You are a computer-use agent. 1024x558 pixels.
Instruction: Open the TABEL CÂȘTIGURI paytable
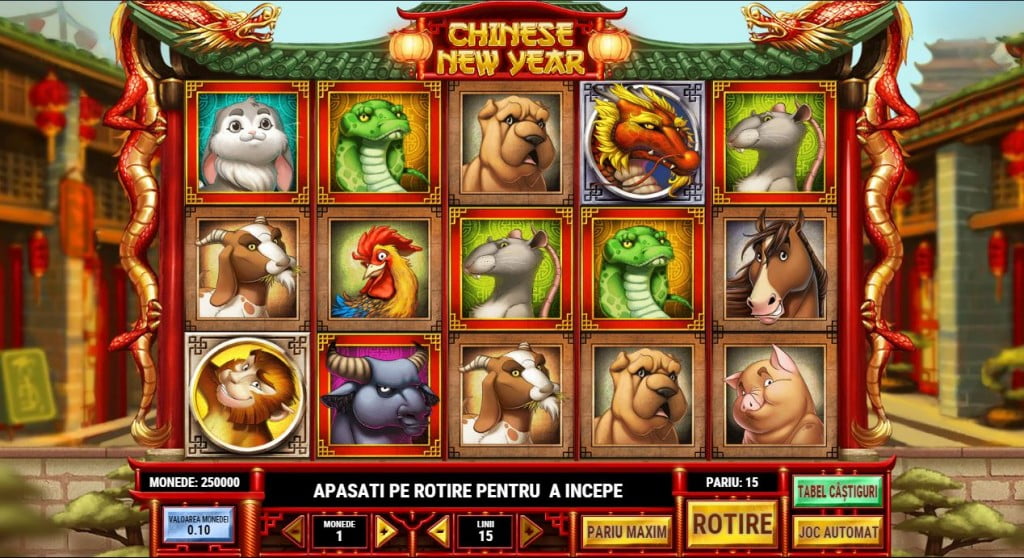click(837, 491)
